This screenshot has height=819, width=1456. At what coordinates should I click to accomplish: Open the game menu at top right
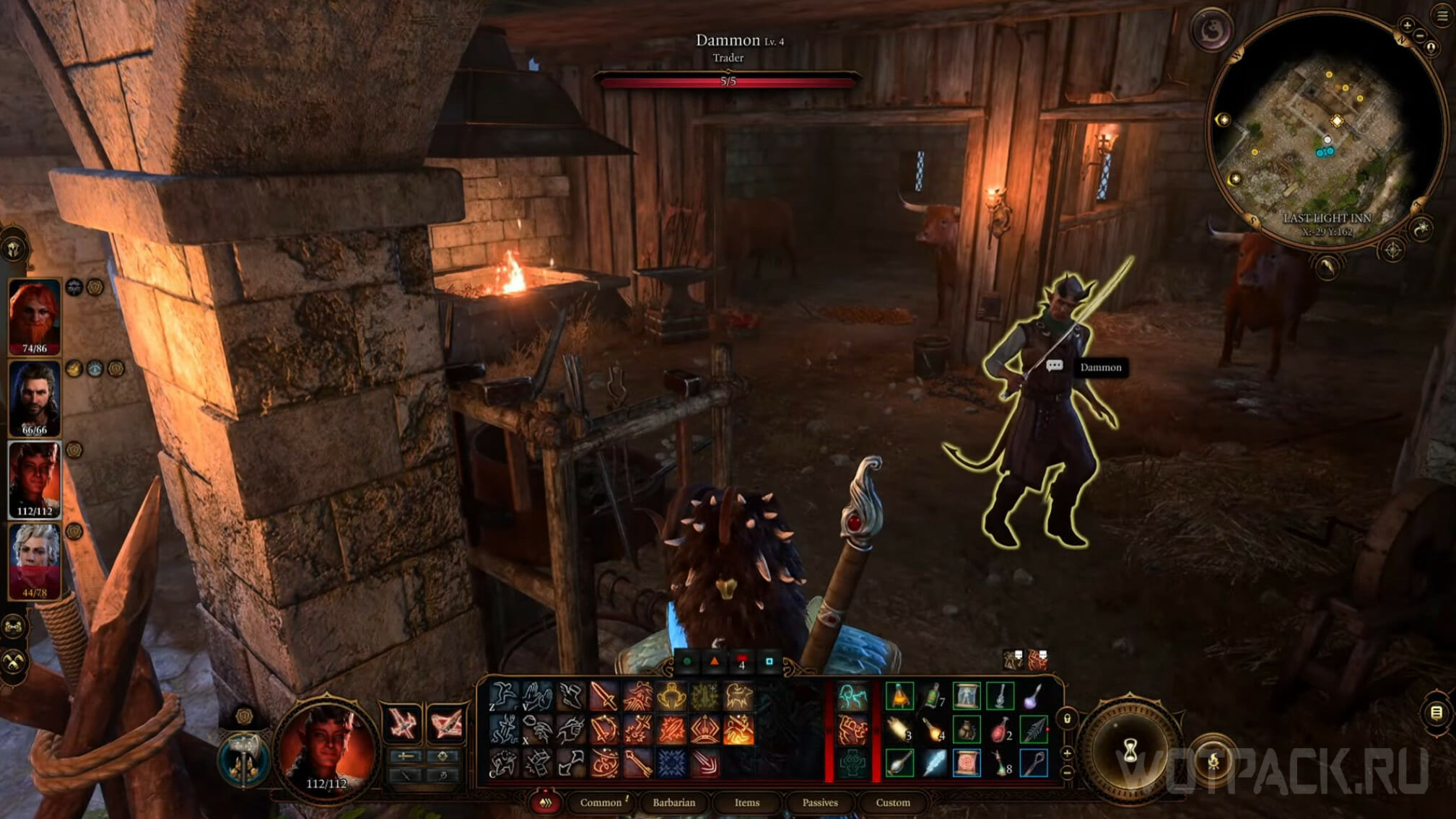pyautogui.click(x=1442, y=17)
